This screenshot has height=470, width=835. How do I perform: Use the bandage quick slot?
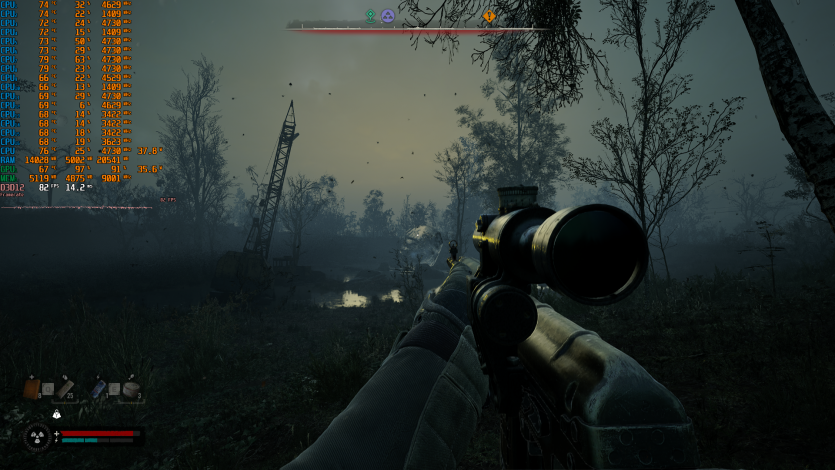point(66,388)
